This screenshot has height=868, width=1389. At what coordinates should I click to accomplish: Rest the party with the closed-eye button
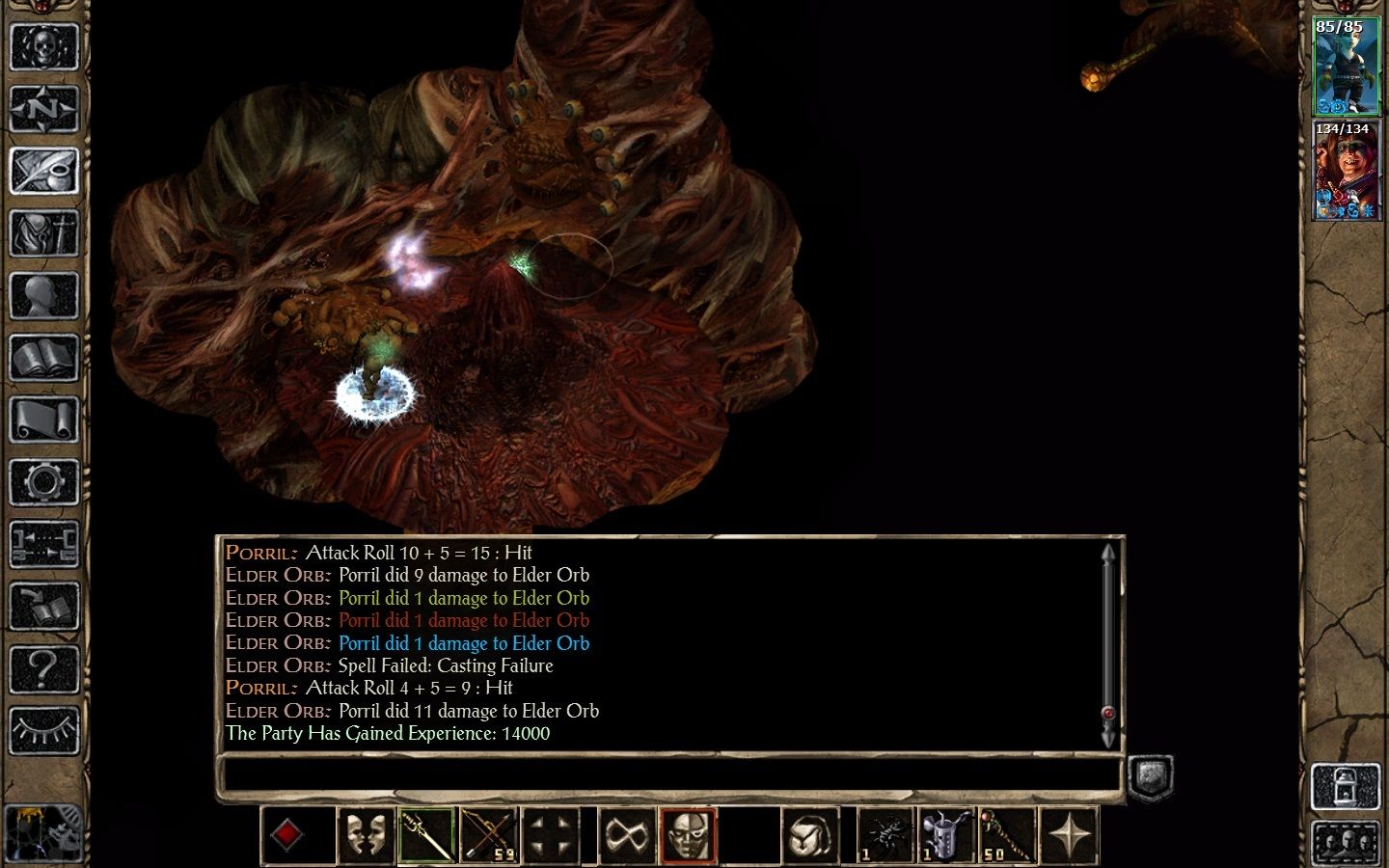pos(43,730)
